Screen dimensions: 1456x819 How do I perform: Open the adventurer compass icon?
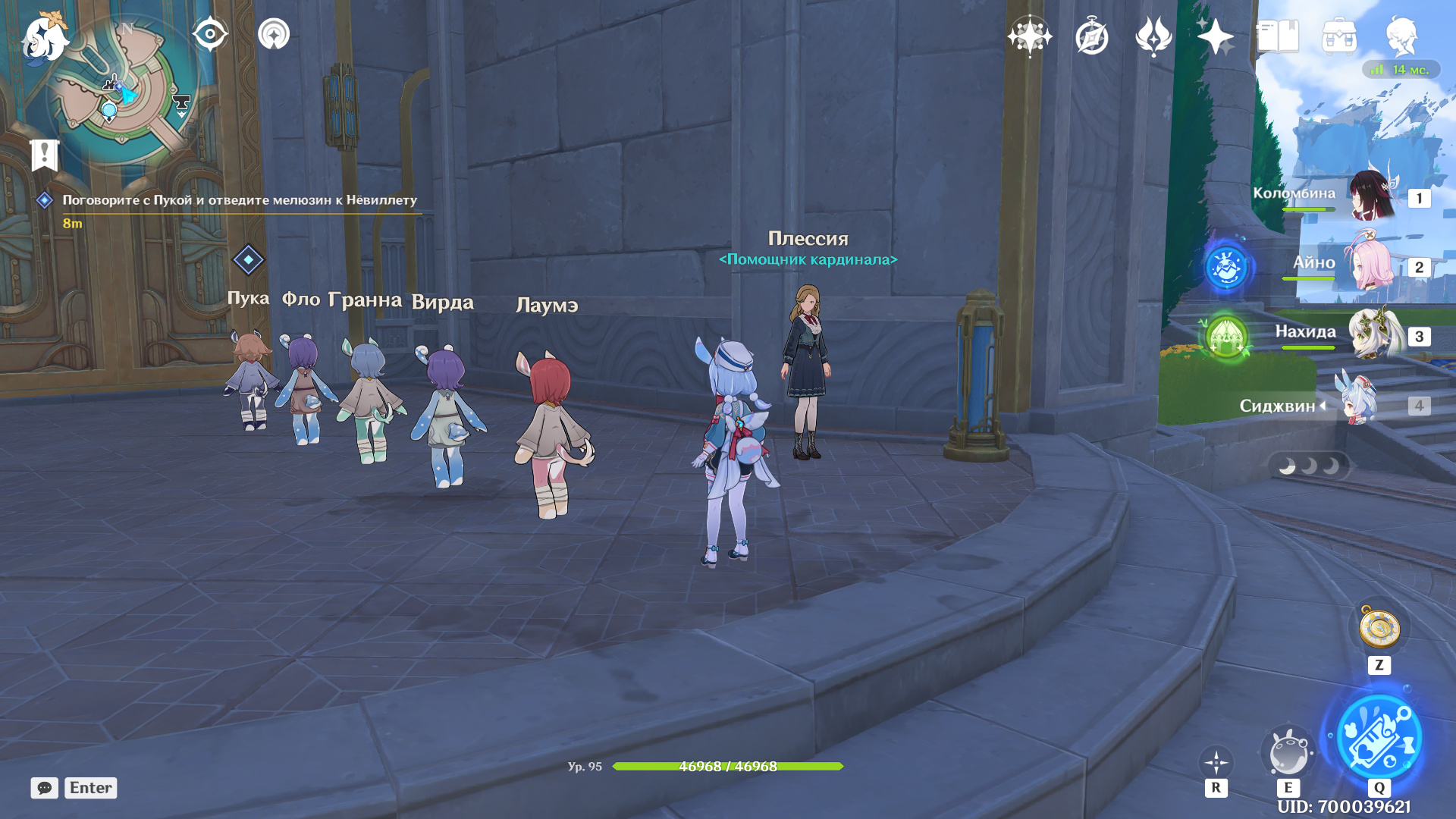point(1091,36)
